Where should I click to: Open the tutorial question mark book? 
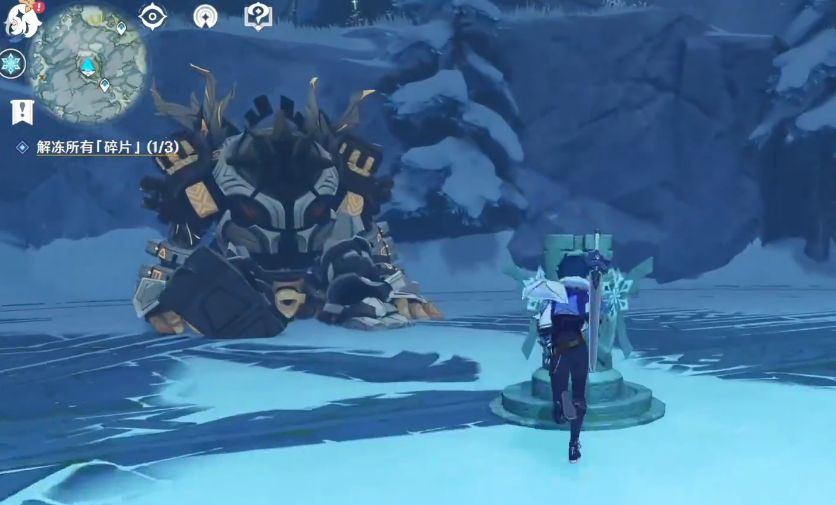point(258,16)
